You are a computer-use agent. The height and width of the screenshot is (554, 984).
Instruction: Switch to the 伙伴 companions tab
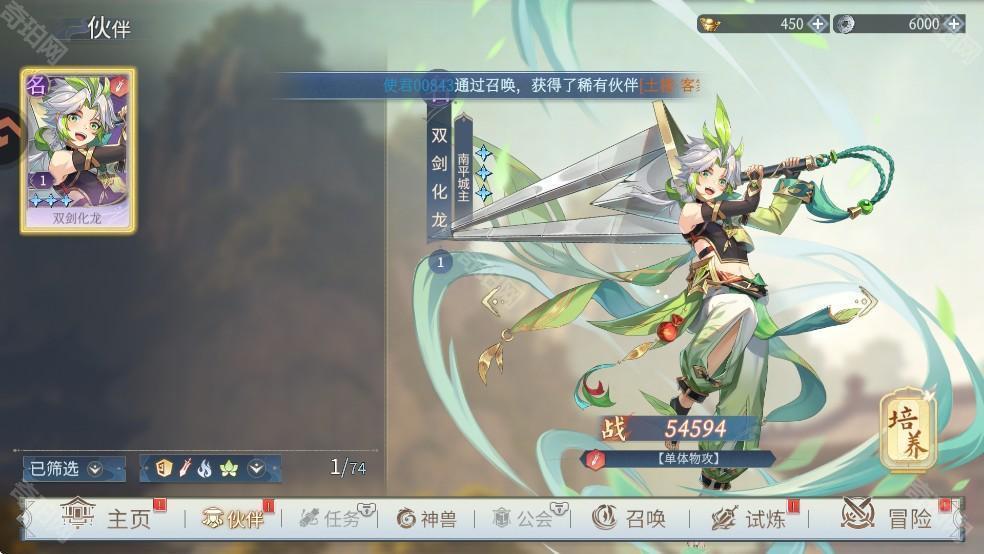click(232, 518)
